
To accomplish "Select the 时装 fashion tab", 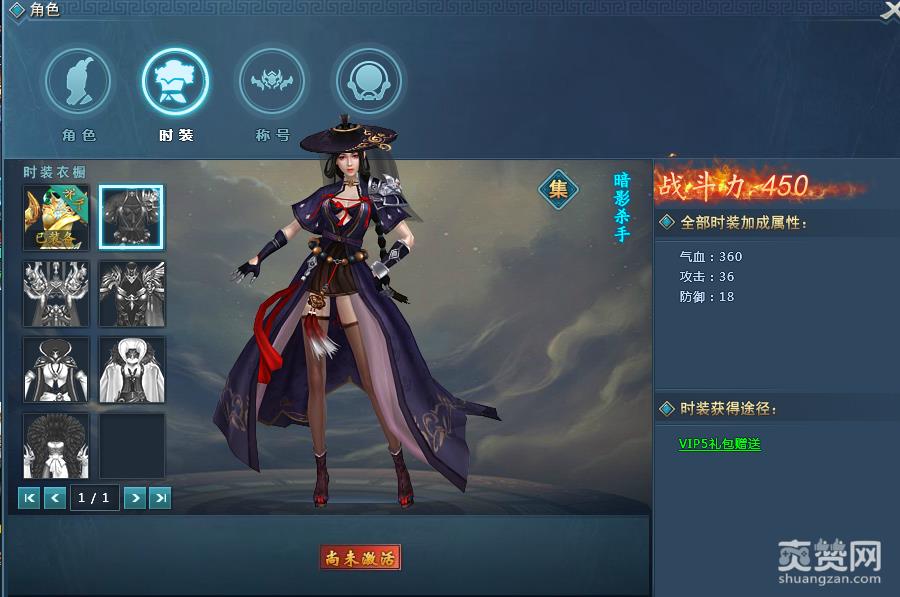I will [x=176, y=82].
